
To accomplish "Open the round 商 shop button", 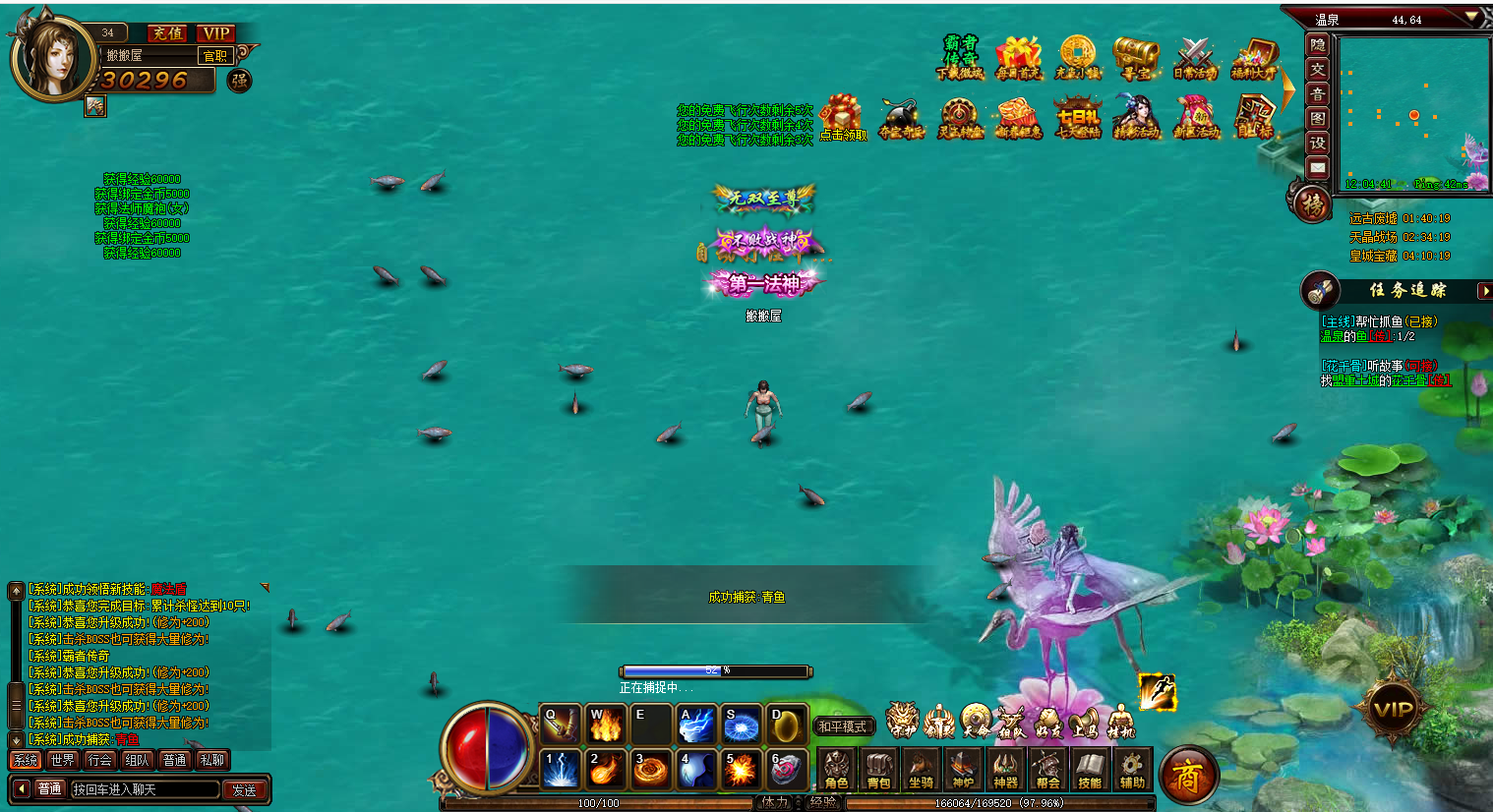I will (x=1188, y=777).
